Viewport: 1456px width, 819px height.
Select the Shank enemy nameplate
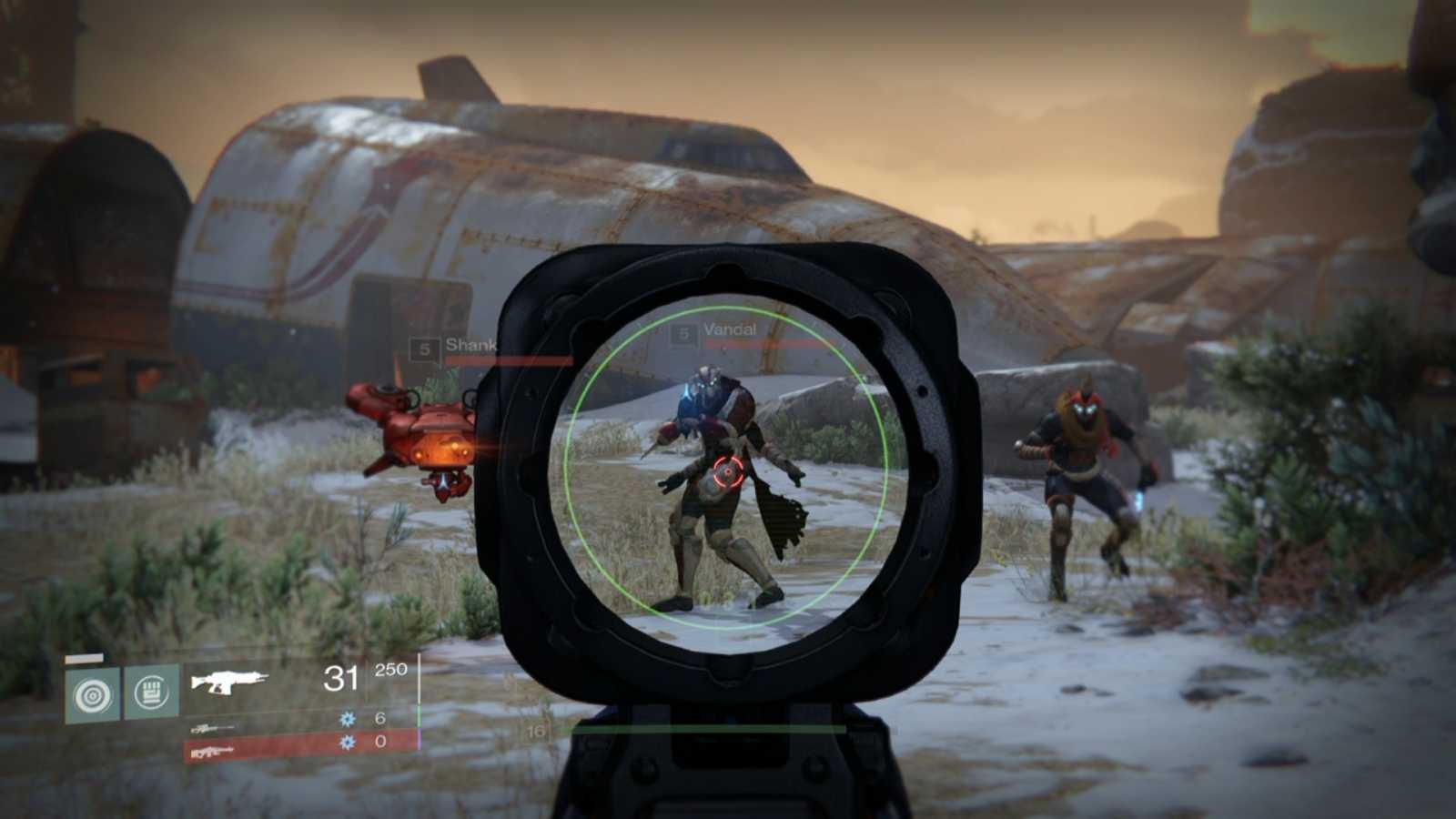pos(470,346)
